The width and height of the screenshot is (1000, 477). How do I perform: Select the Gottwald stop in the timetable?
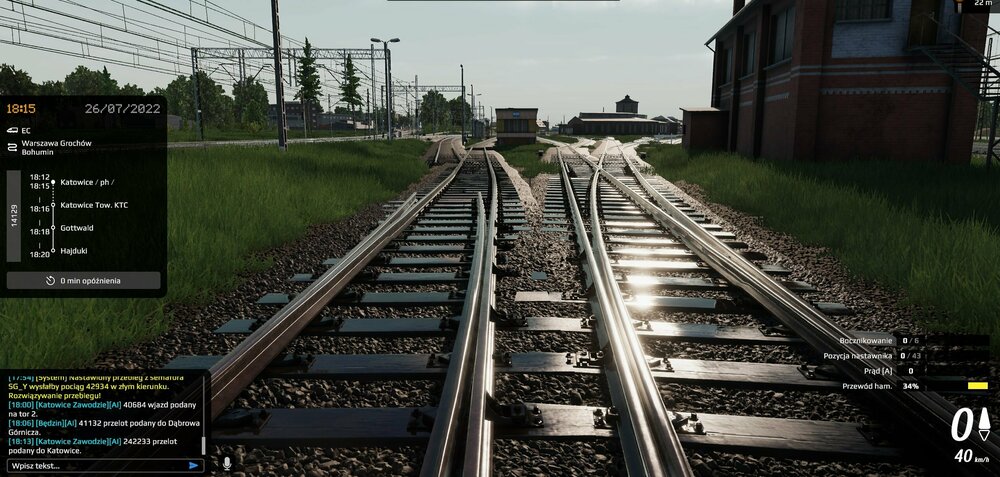(76, 228)
